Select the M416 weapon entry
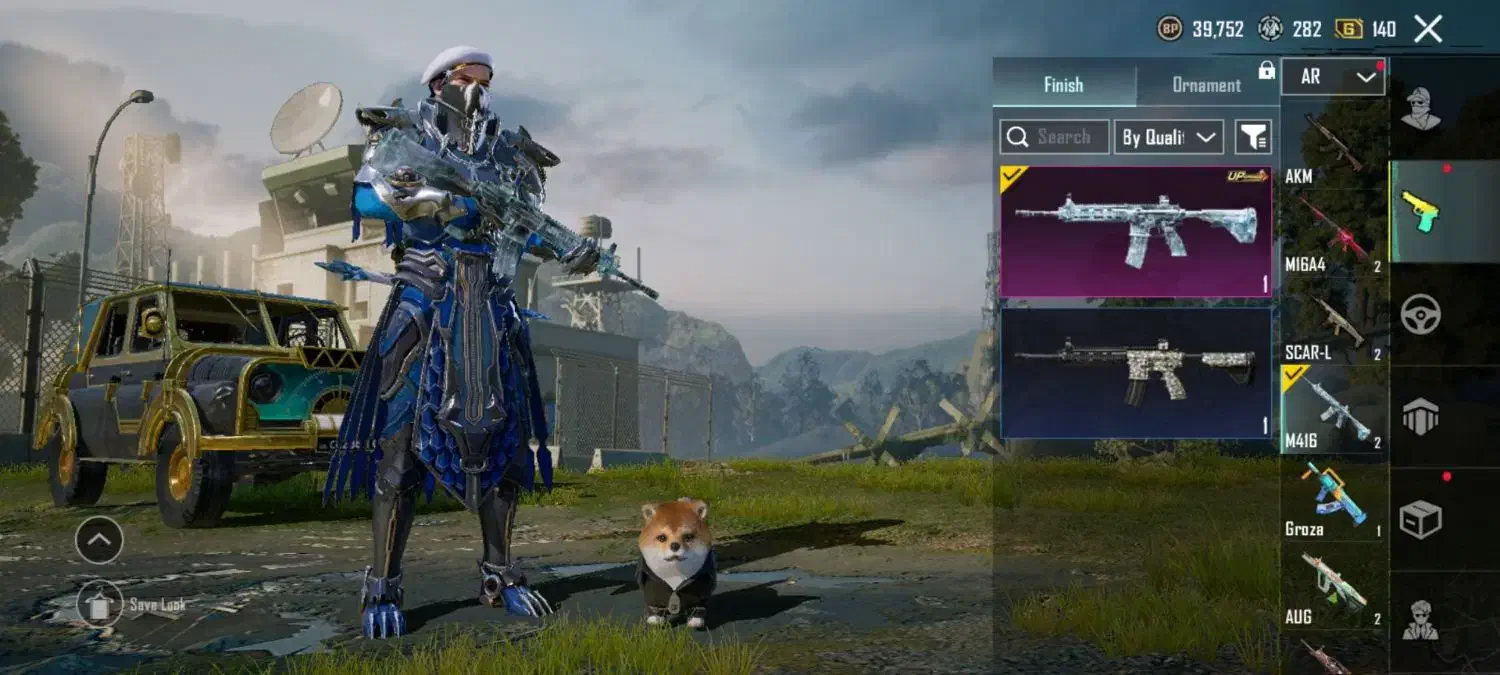 click(1333, 409)
